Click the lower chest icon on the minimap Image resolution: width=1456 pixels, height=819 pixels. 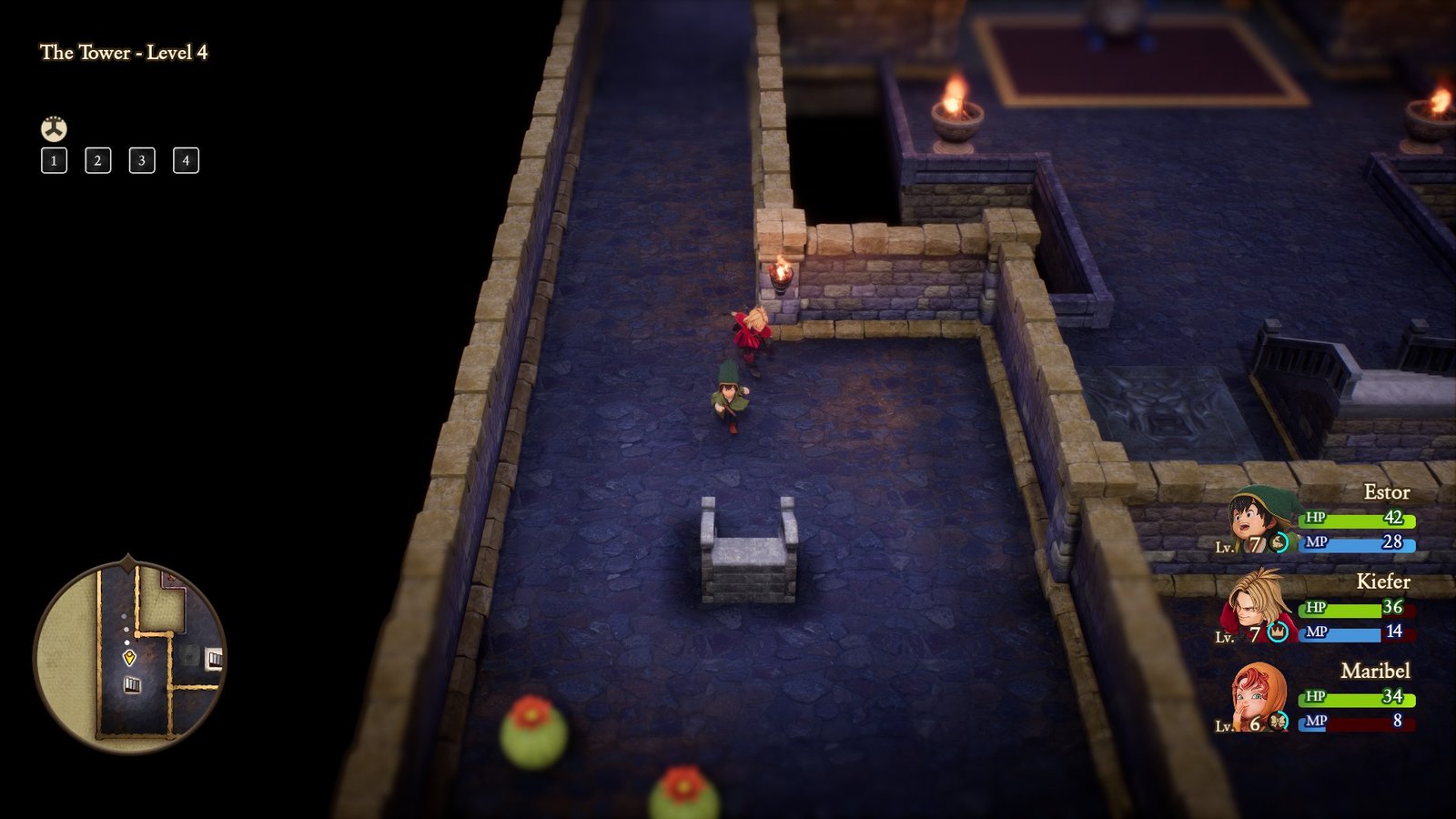point(131,685)
